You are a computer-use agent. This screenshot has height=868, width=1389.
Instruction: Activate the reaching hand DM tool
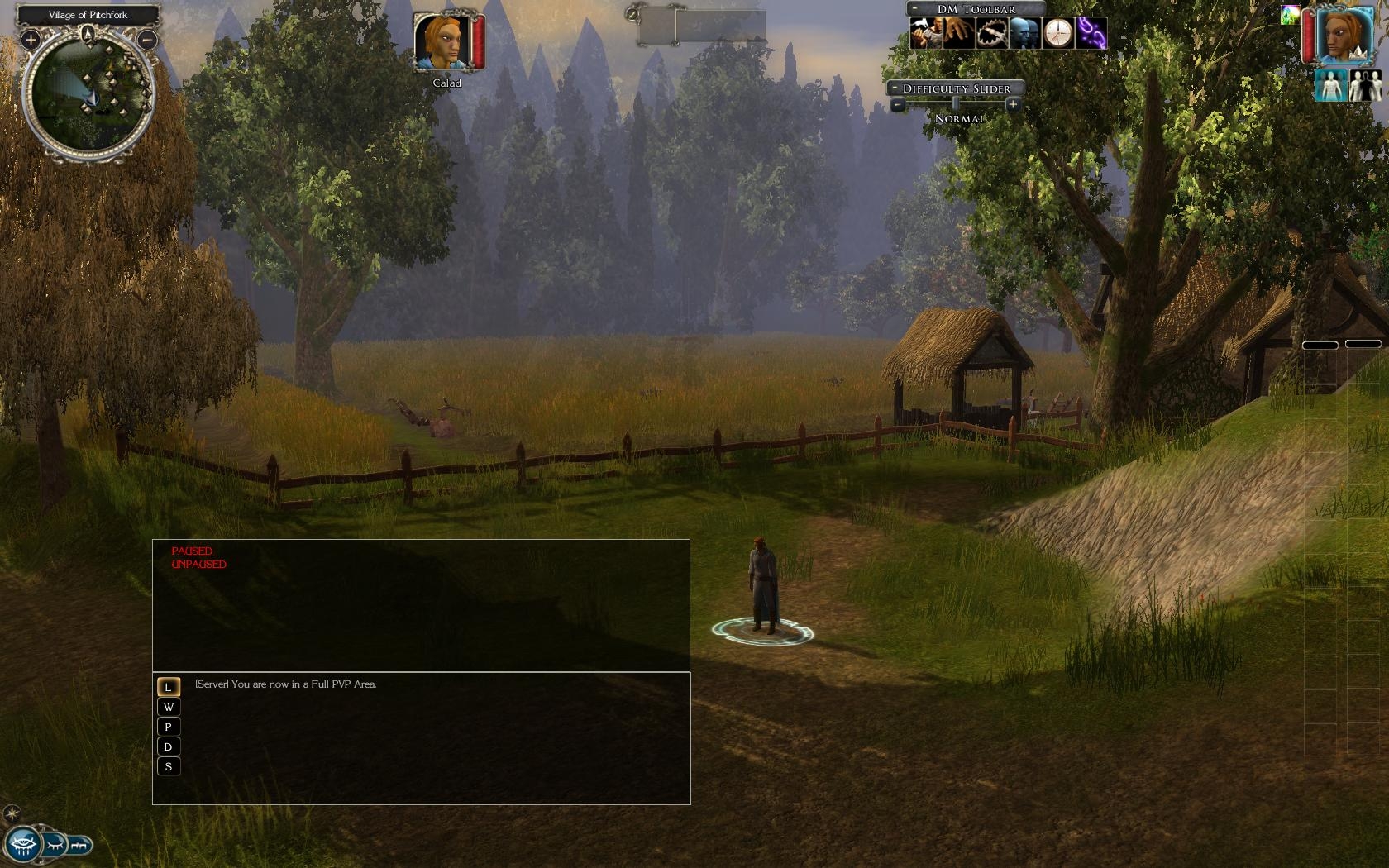coord(958,34)
